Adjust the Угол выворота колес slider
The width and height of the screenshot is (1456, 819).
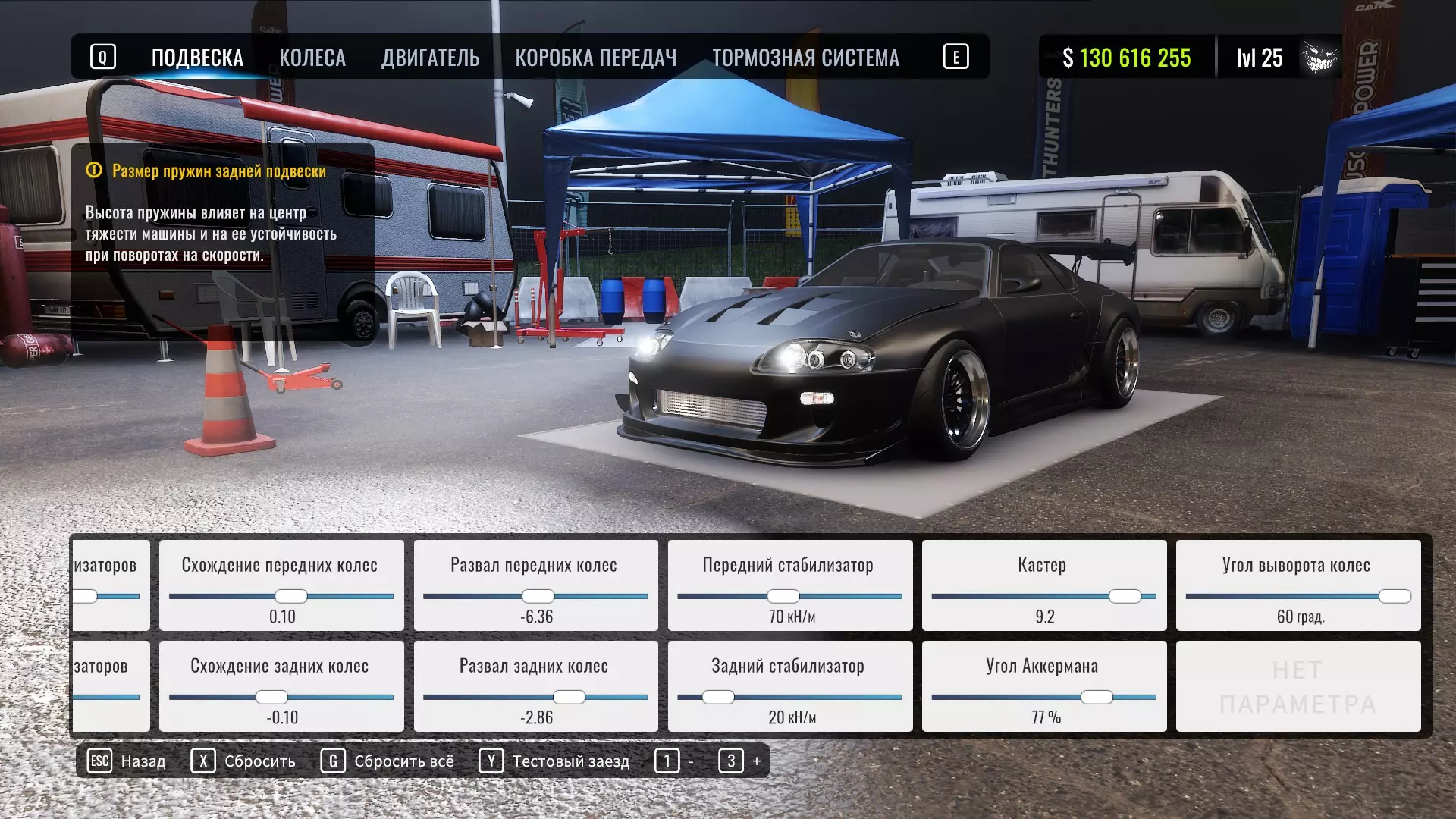tap(1395, 596)
